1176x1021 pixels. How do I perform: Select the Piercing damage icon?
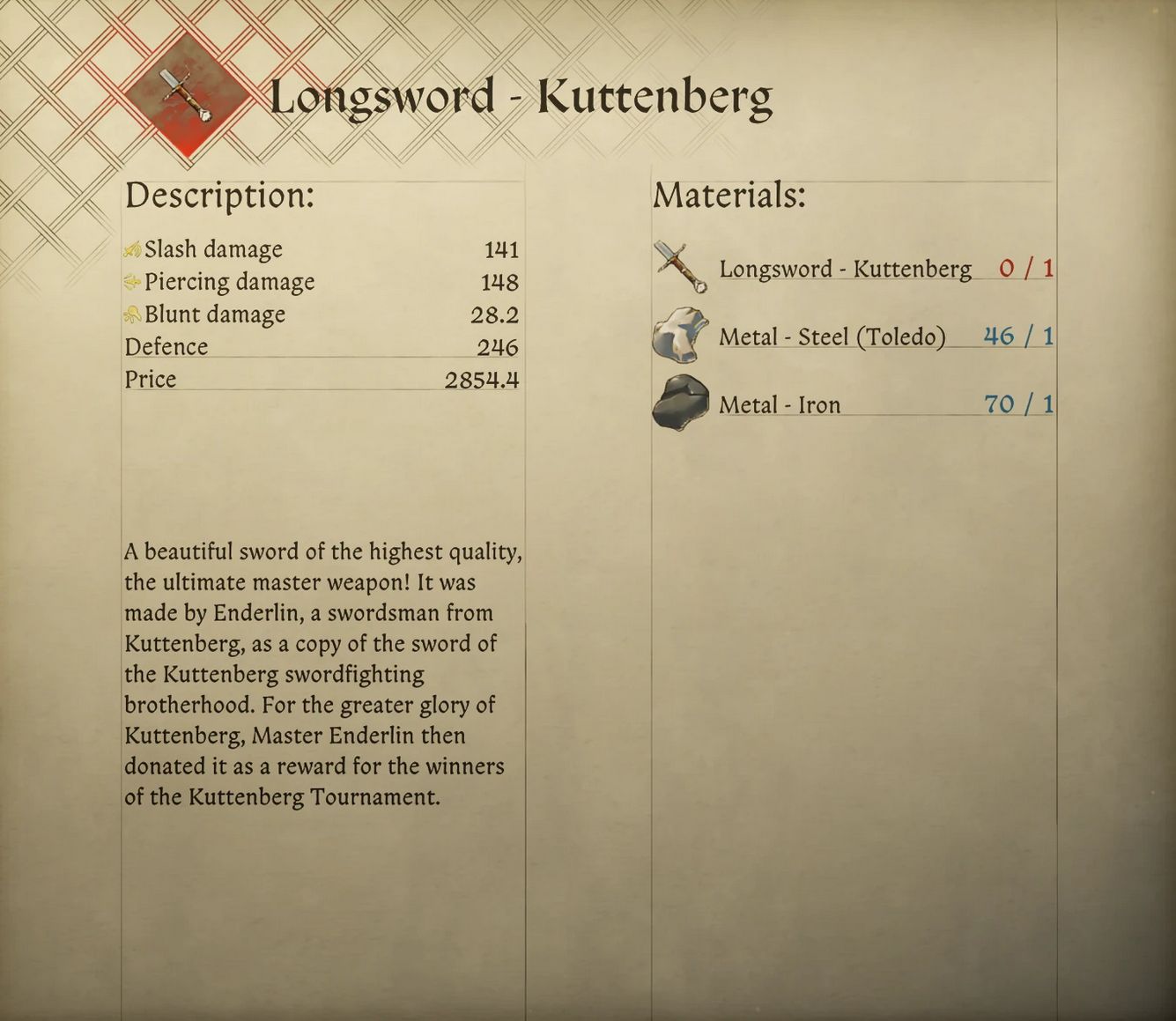[x=132, y=282]
